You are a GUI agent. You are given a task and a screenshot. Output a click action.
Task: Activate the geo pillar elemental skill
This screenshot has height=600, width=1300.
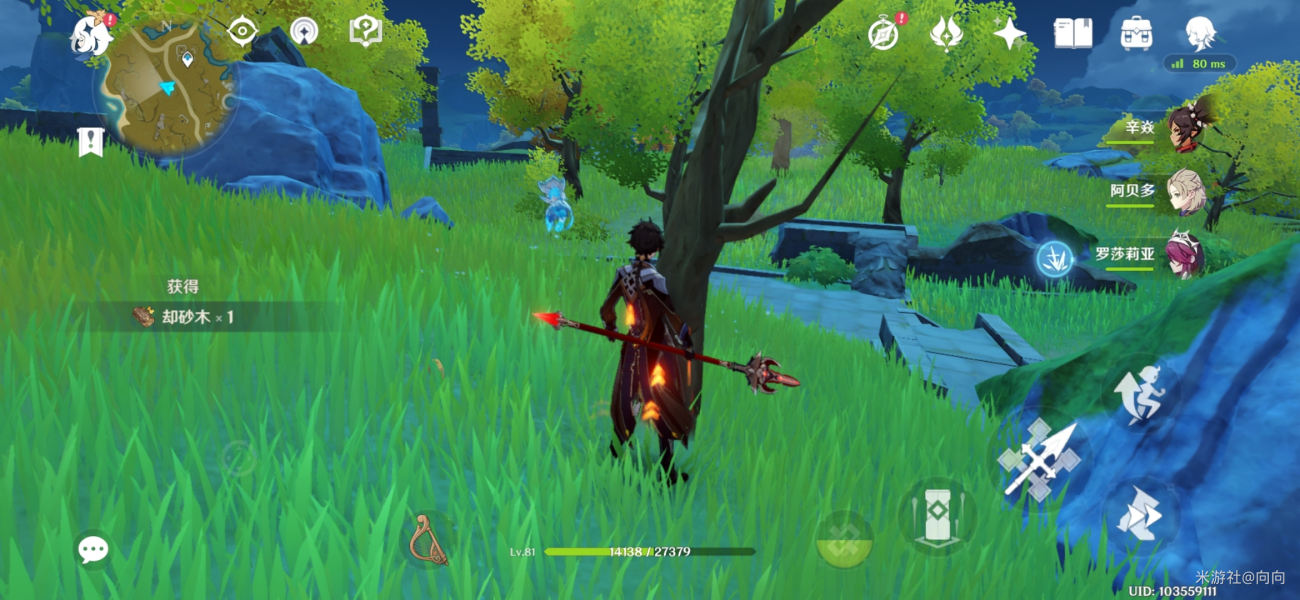point(936,516)
